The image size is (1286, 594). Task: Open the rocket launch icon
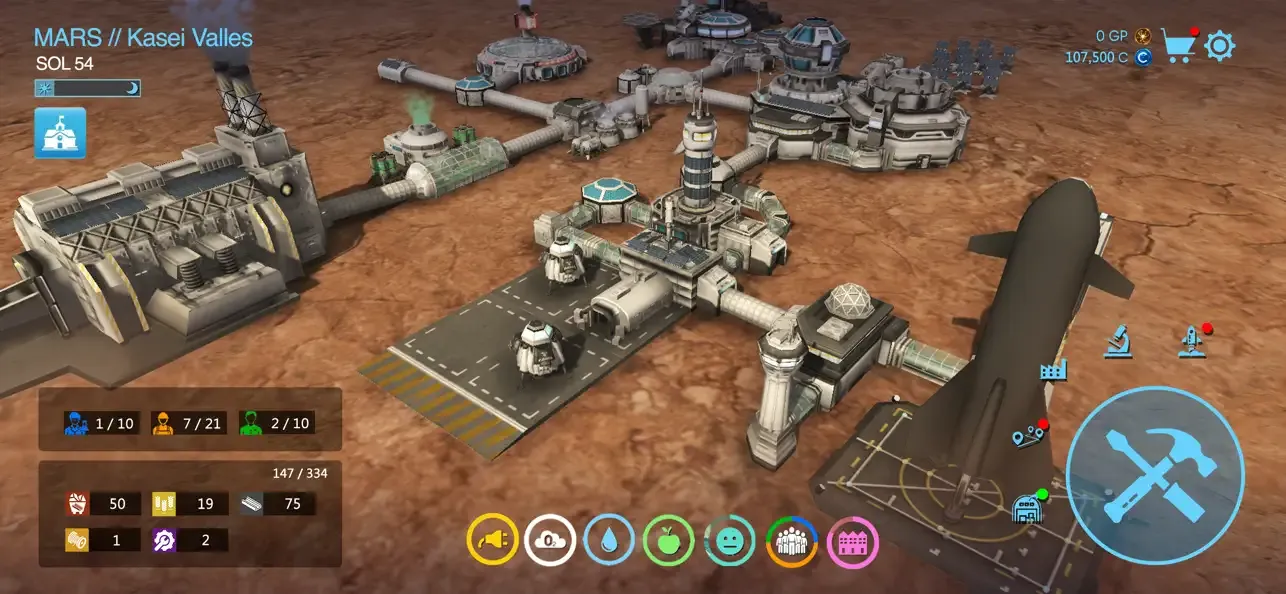tap(1190, 342)
